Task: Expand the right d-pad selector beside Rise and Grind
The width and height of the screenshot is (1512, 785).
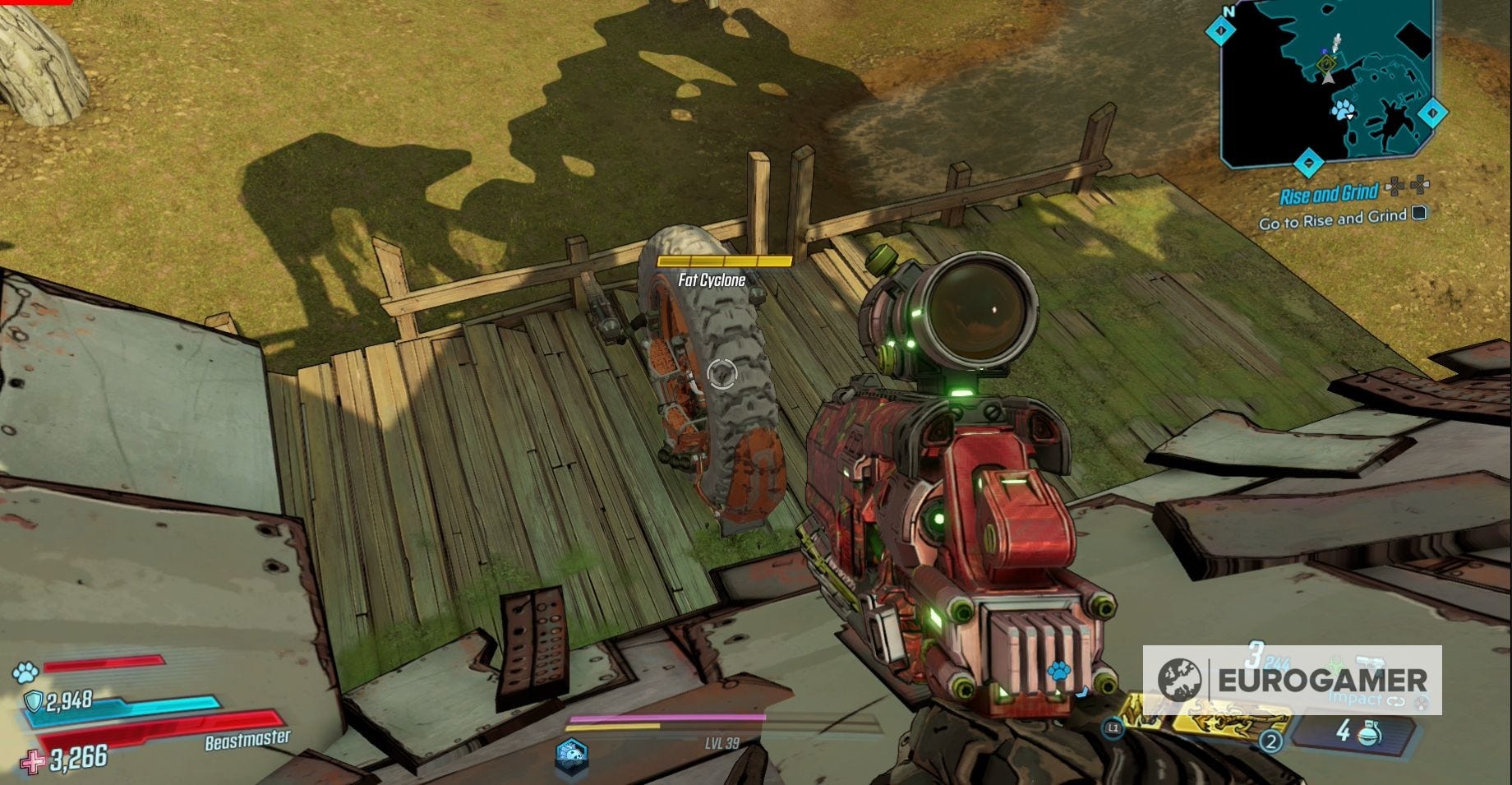Action: pyautogui.click(x=1419, y=185)
